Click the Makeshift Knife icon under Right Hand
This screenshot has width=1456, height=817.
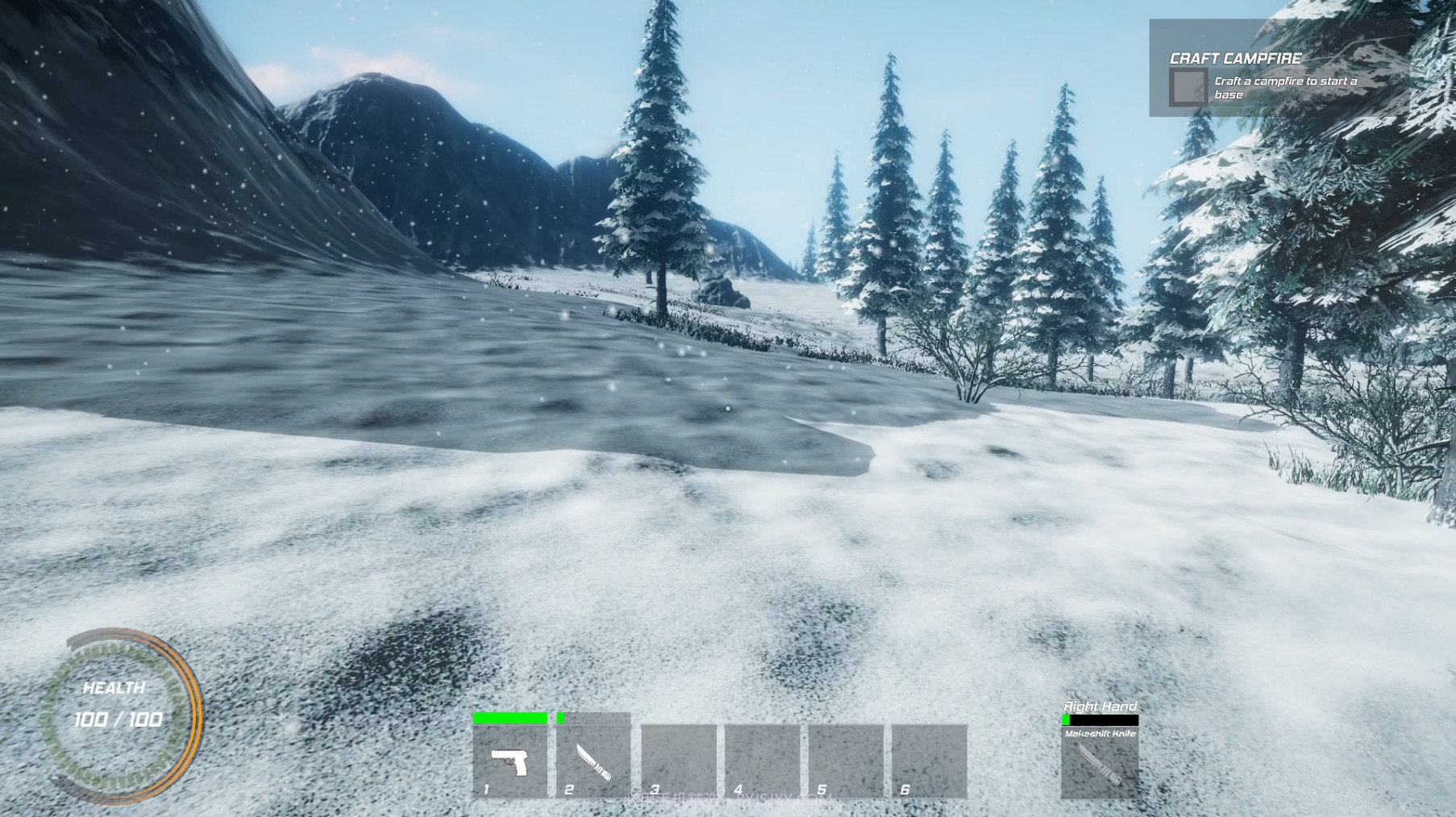point(1100,764)
